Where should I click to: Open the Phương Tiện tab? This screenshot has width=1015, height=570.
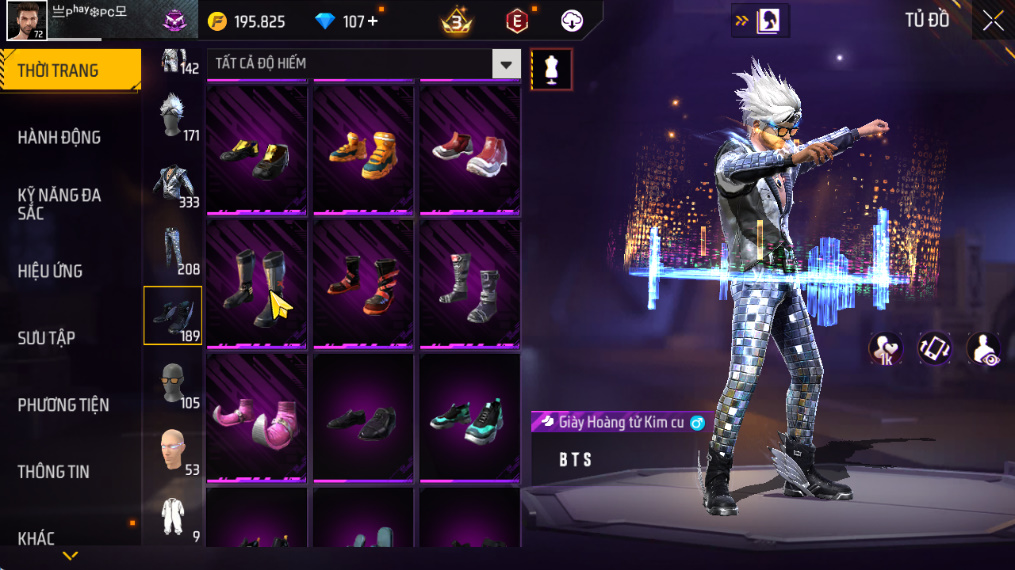coord(63,405)
